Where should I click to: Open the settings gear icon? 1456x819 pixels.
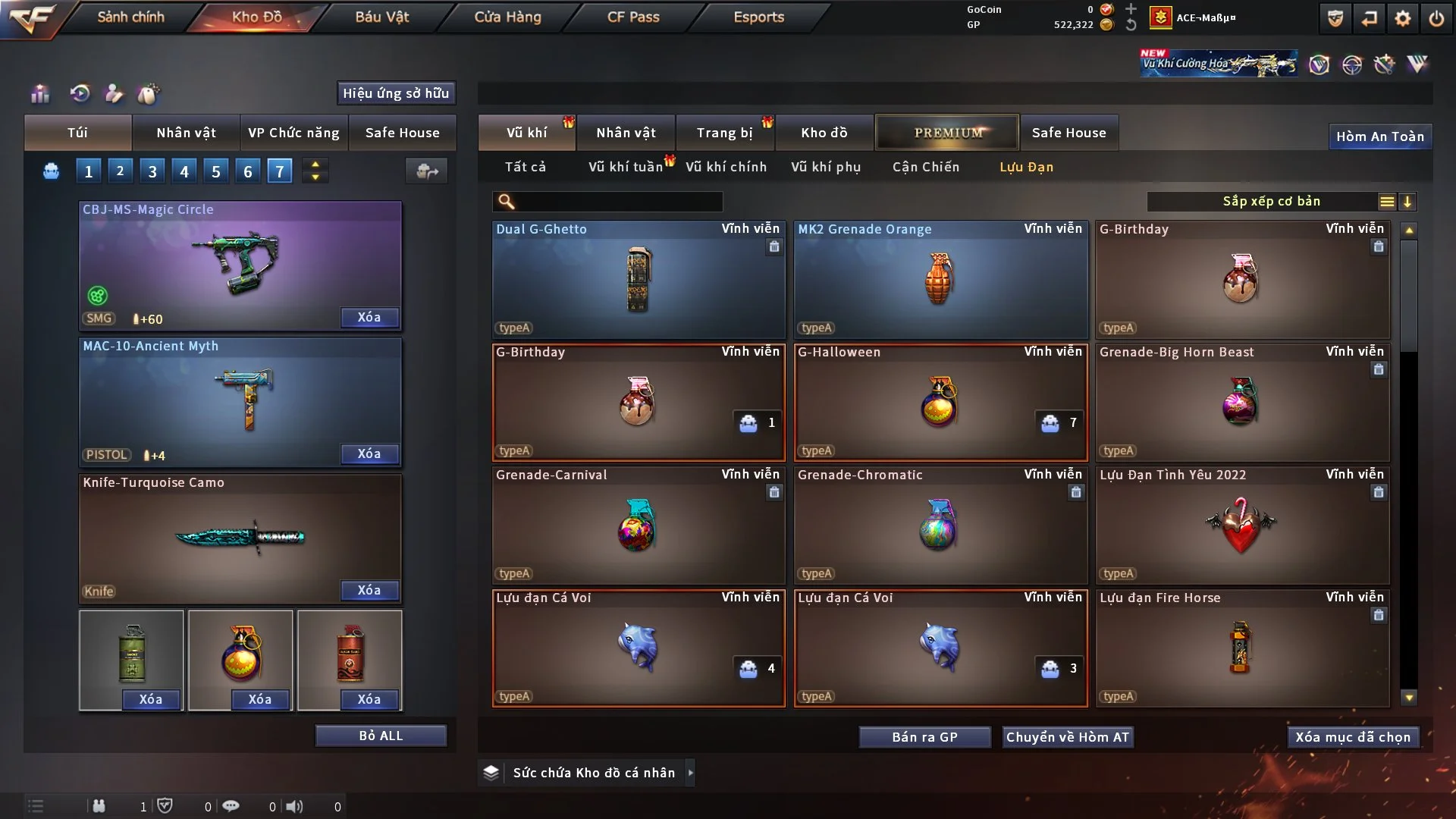[x=1403, y=18]
